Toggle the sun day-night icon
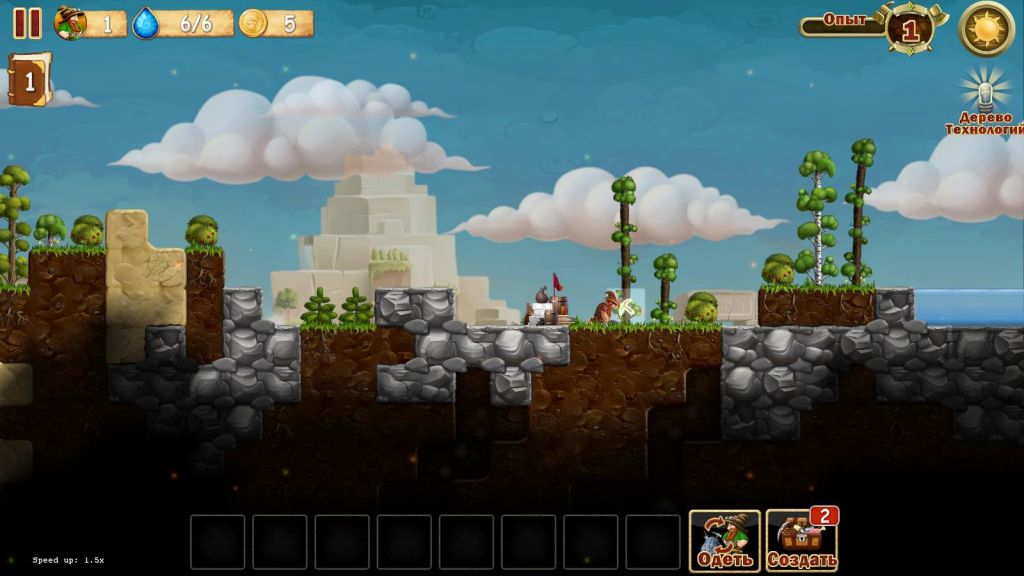The width and height of the screenshot is (1024, 576). [x=986, y=28]
